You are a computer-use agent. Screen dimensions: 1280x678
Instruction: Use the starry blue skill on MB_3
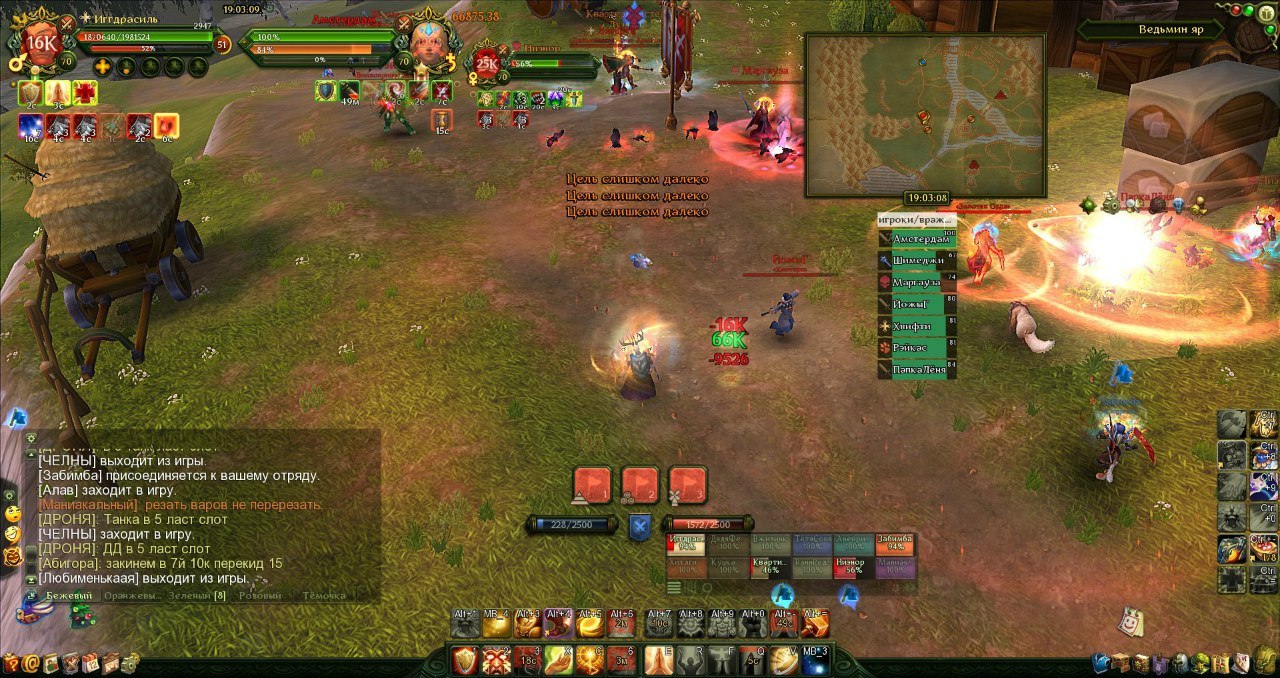[815, 660]
